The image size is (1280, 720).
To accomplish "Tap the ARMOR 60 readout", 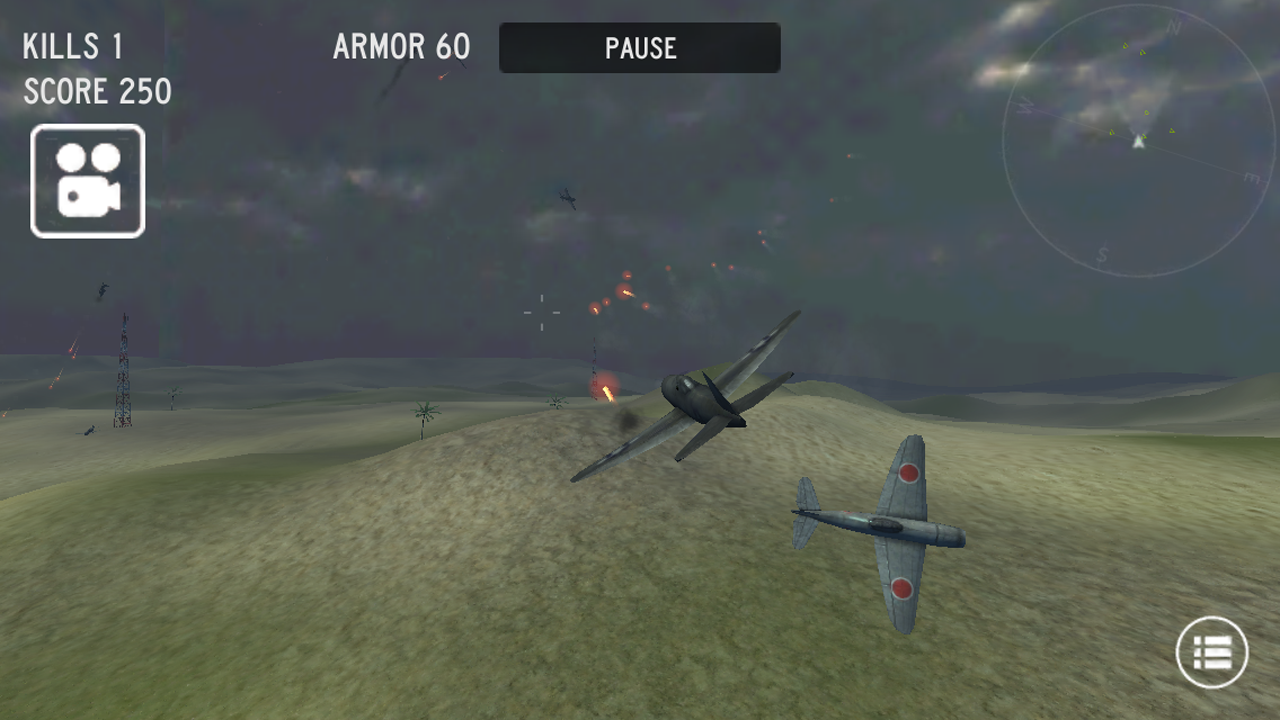I will click(400, 47).
